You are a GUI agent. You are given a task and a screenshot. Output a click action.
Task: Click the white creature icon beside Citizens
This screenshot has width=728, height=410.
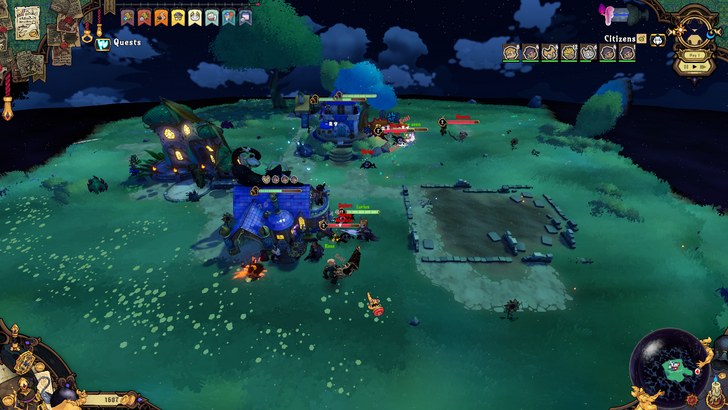coord(658,40)
